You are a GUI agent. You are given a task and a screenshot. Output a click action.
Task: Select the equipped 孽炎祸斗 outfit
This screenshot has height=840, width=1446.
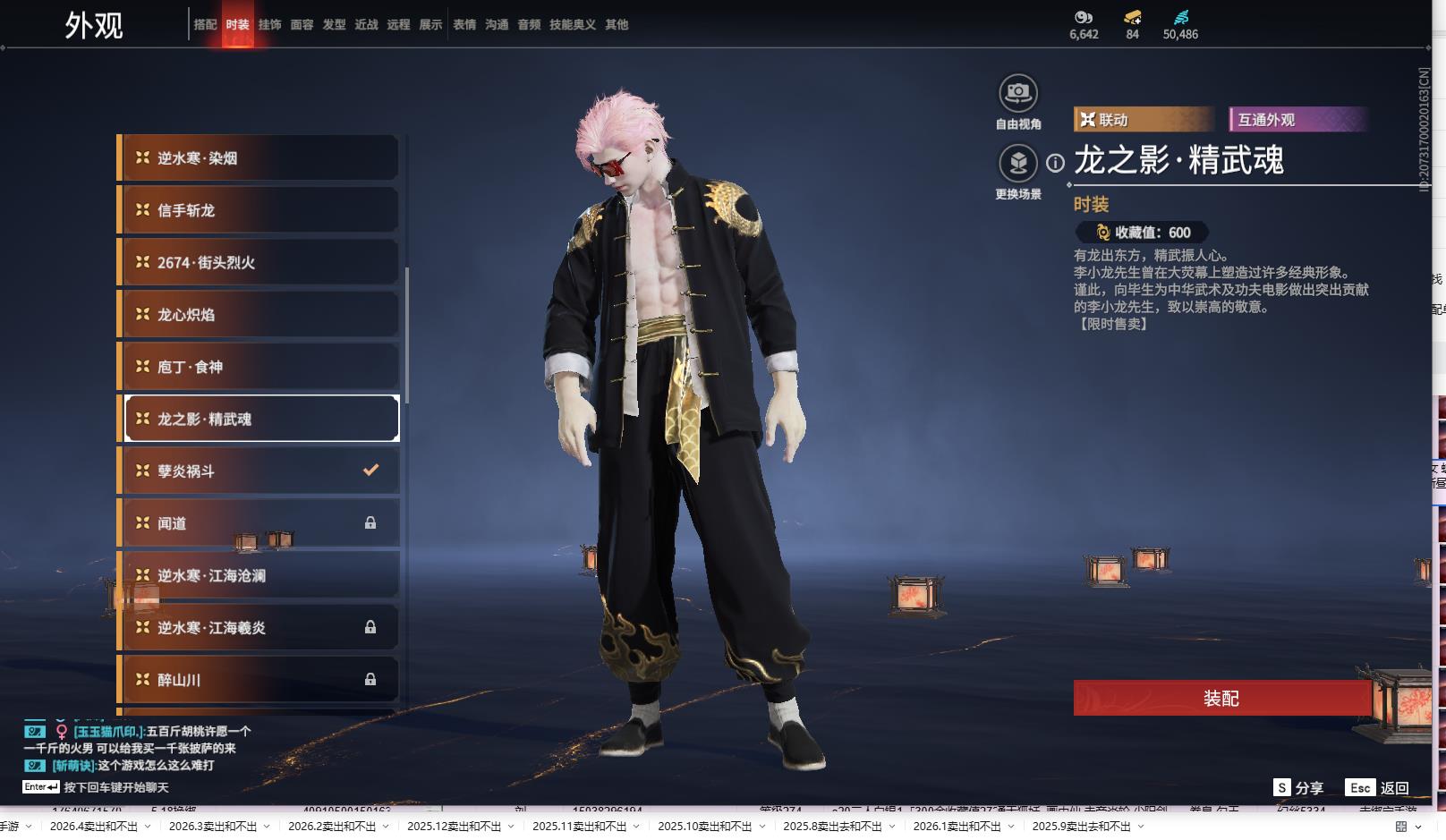coord(259,471)
